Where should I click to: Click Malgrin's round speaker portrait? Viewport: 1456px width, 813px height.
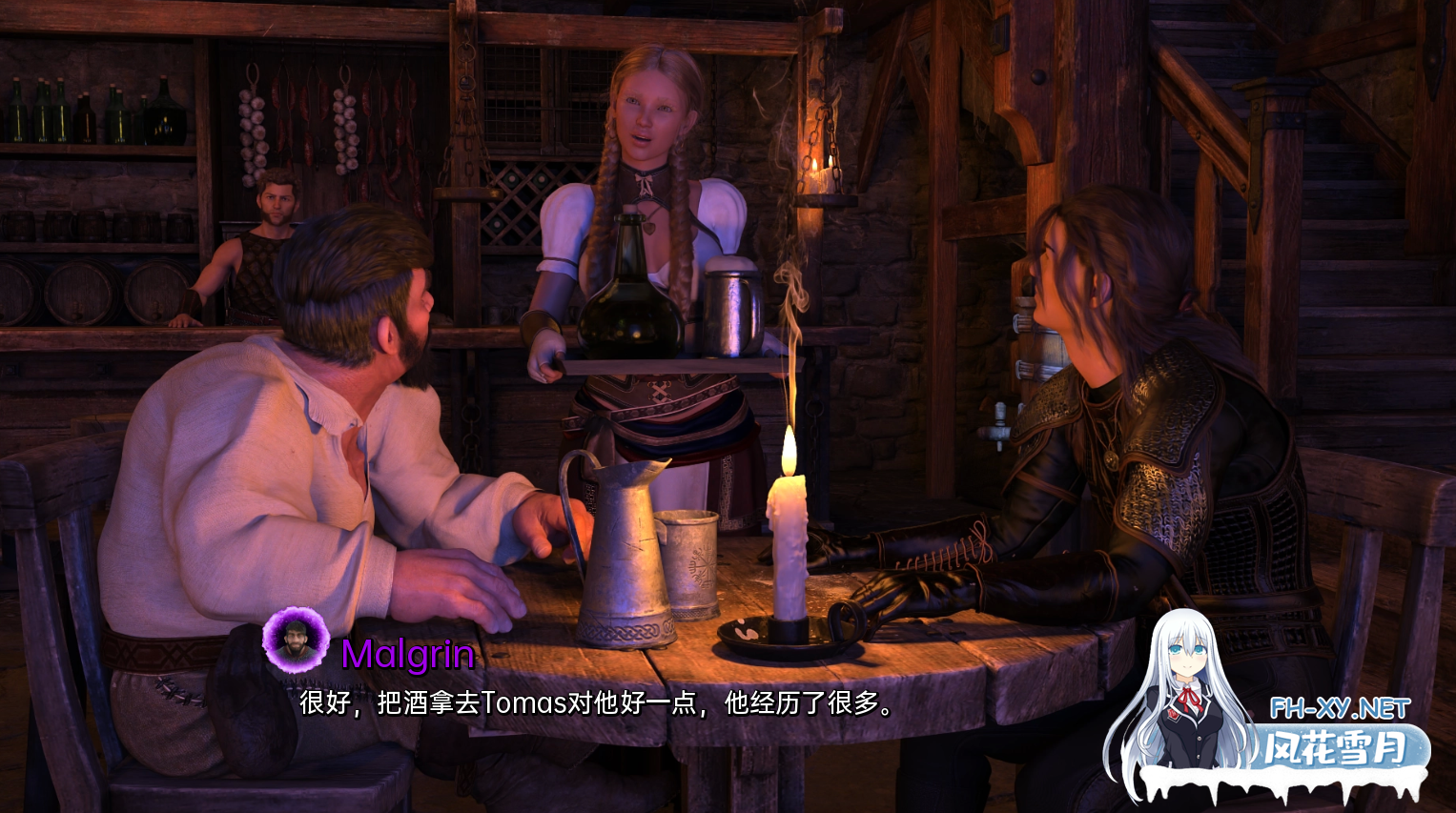296,640
